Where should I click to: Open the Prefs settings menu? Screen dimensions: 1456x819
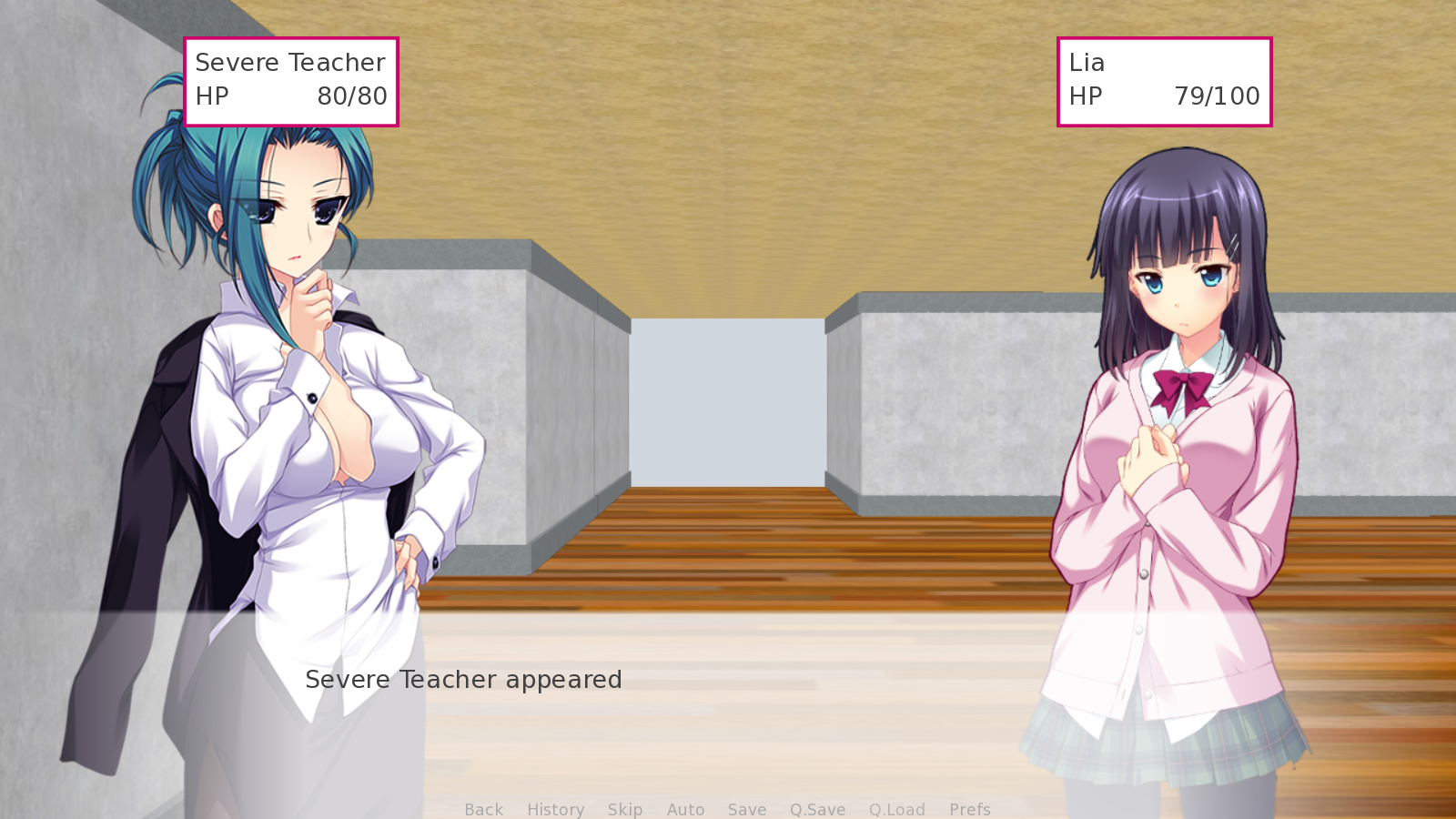(x=970, y=809)
